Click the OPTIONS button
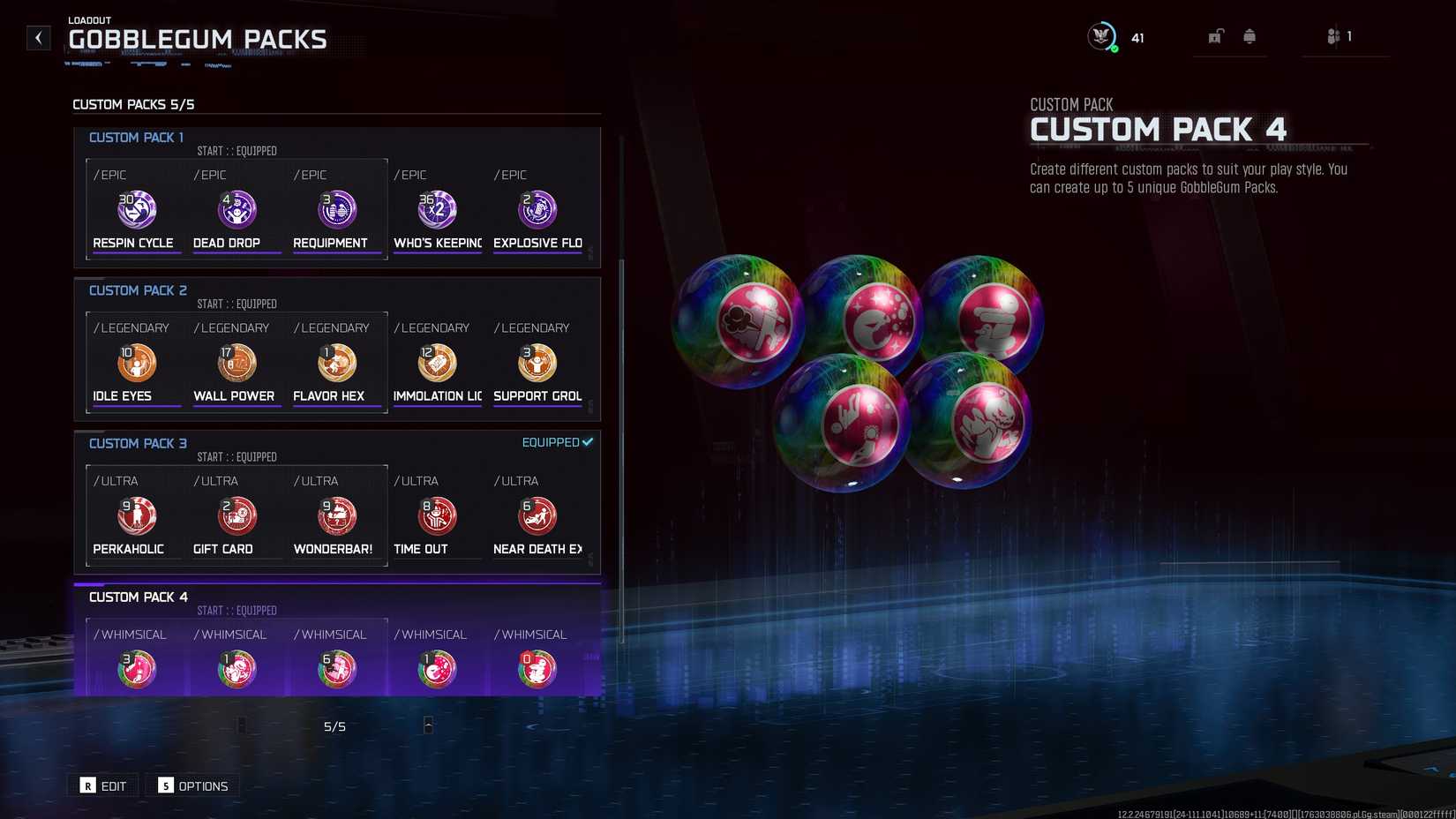Viewport: 1456px width, 819px height. 192,785
